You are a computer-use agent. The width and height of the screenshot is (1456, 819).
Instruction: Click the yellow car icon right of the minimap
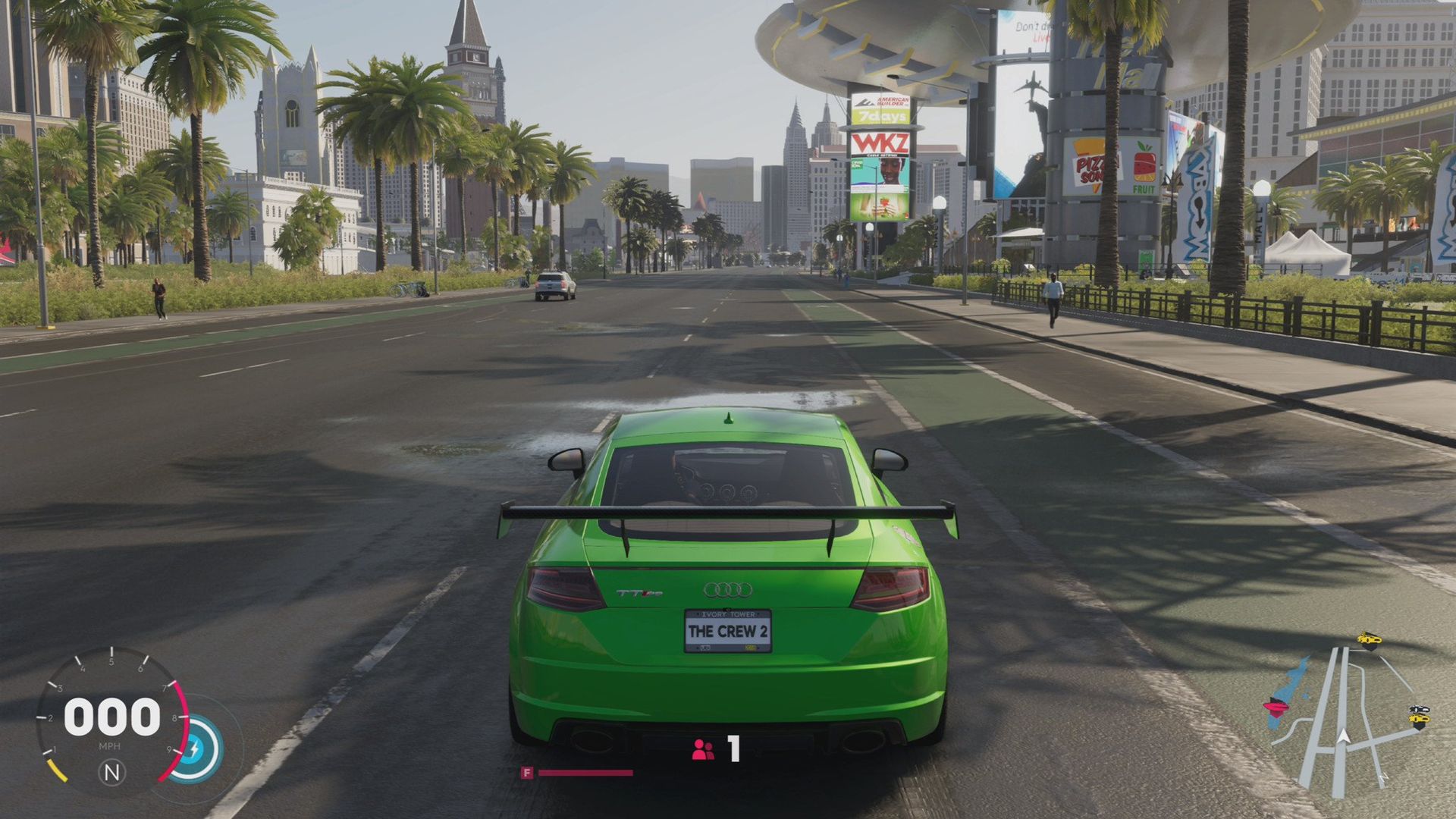pyautogui.click(x=1419, y=719)
